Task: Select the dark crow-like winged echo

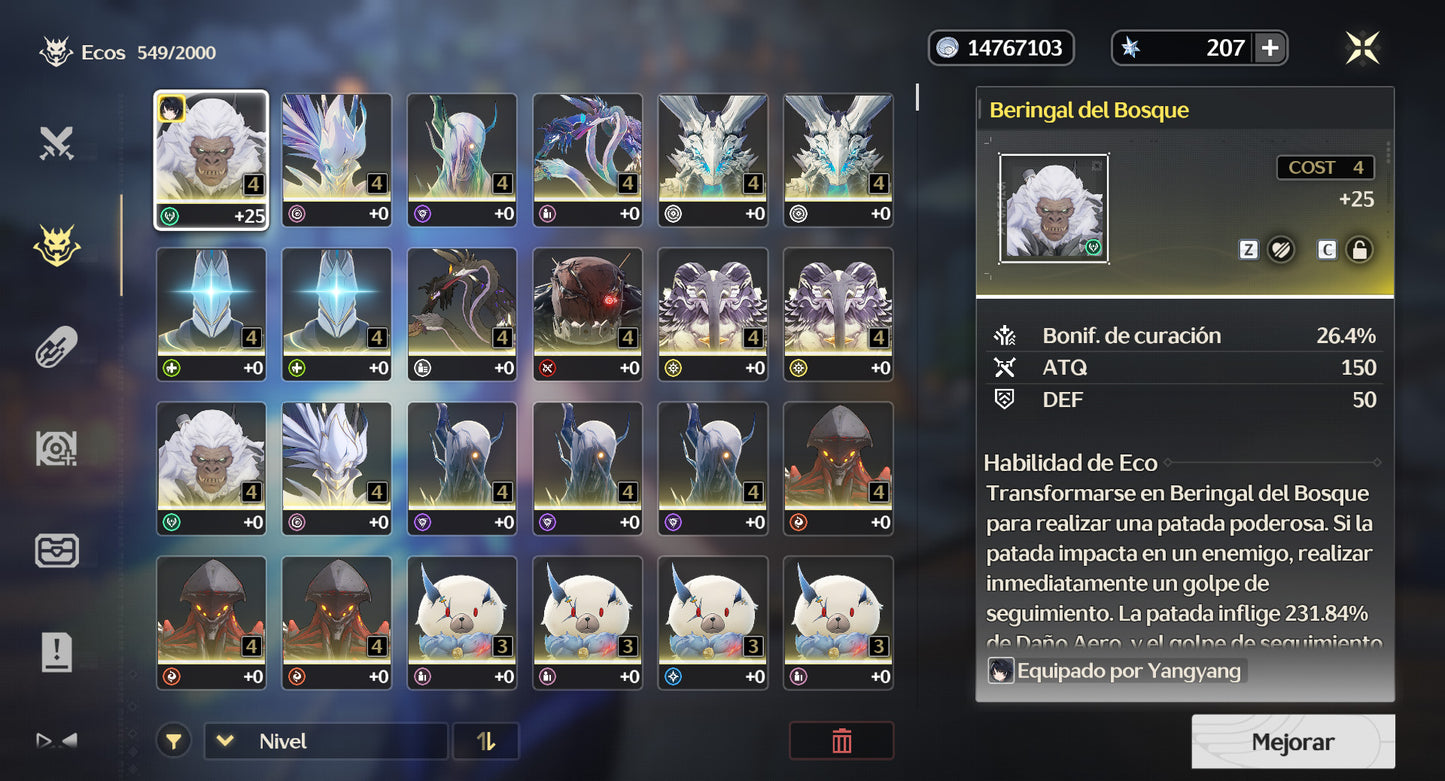Action: 462,314
